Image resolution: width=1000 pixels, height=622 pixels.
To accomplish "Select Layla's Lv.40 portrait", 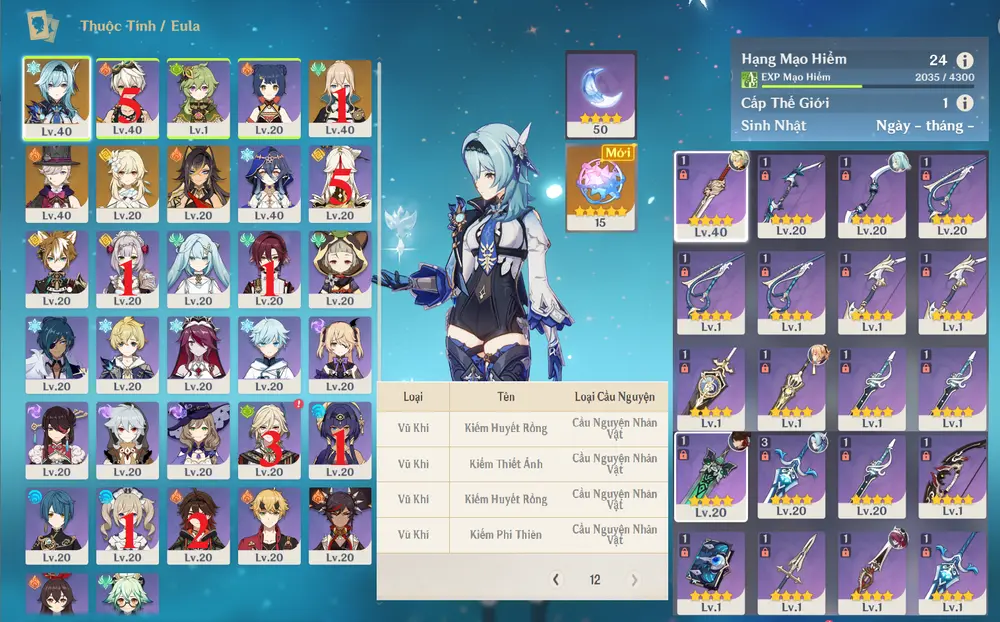I will coord(269,184).
